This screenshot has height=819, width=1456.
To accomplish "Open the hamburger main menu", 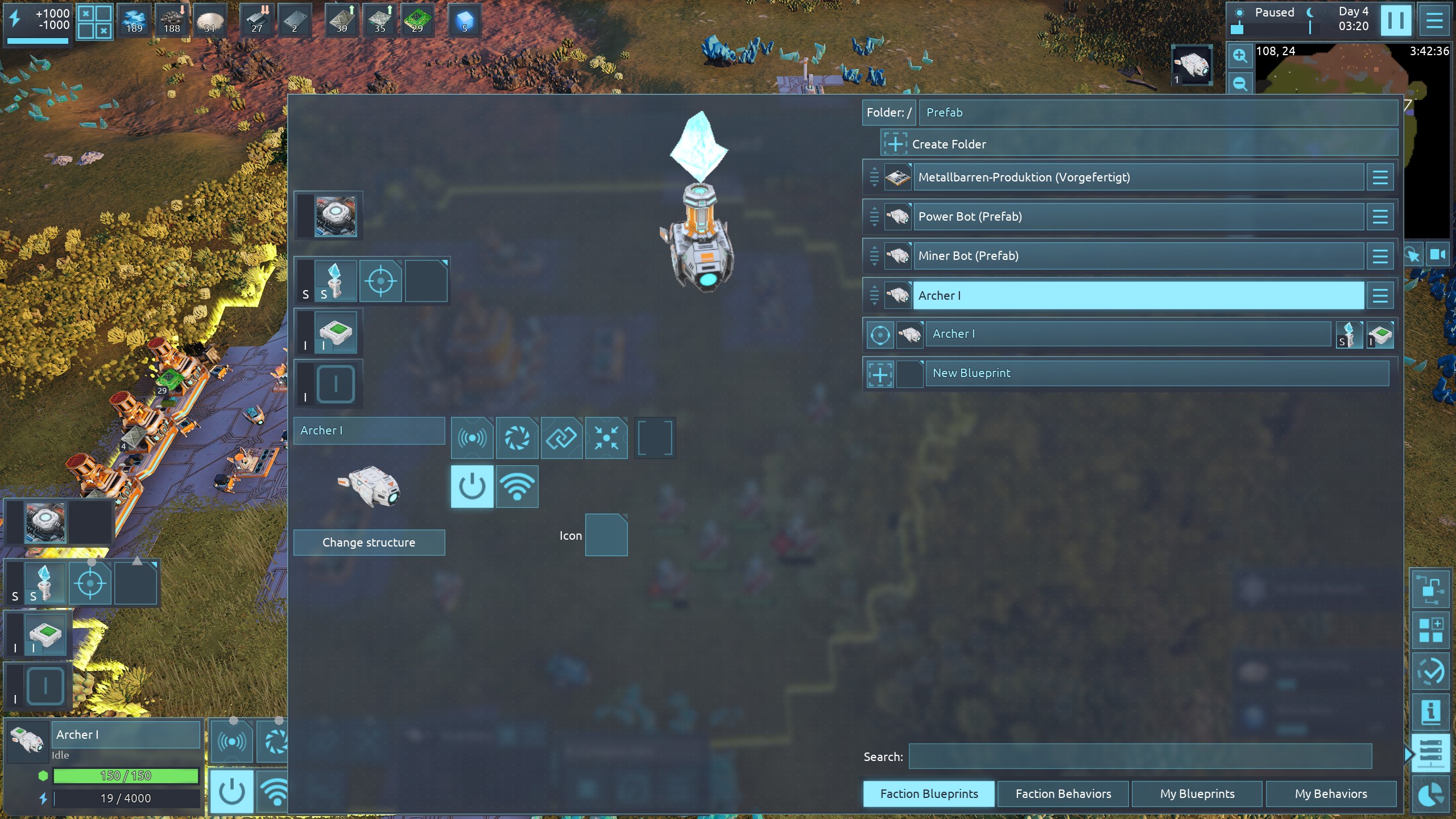I will pos(1434,21).
